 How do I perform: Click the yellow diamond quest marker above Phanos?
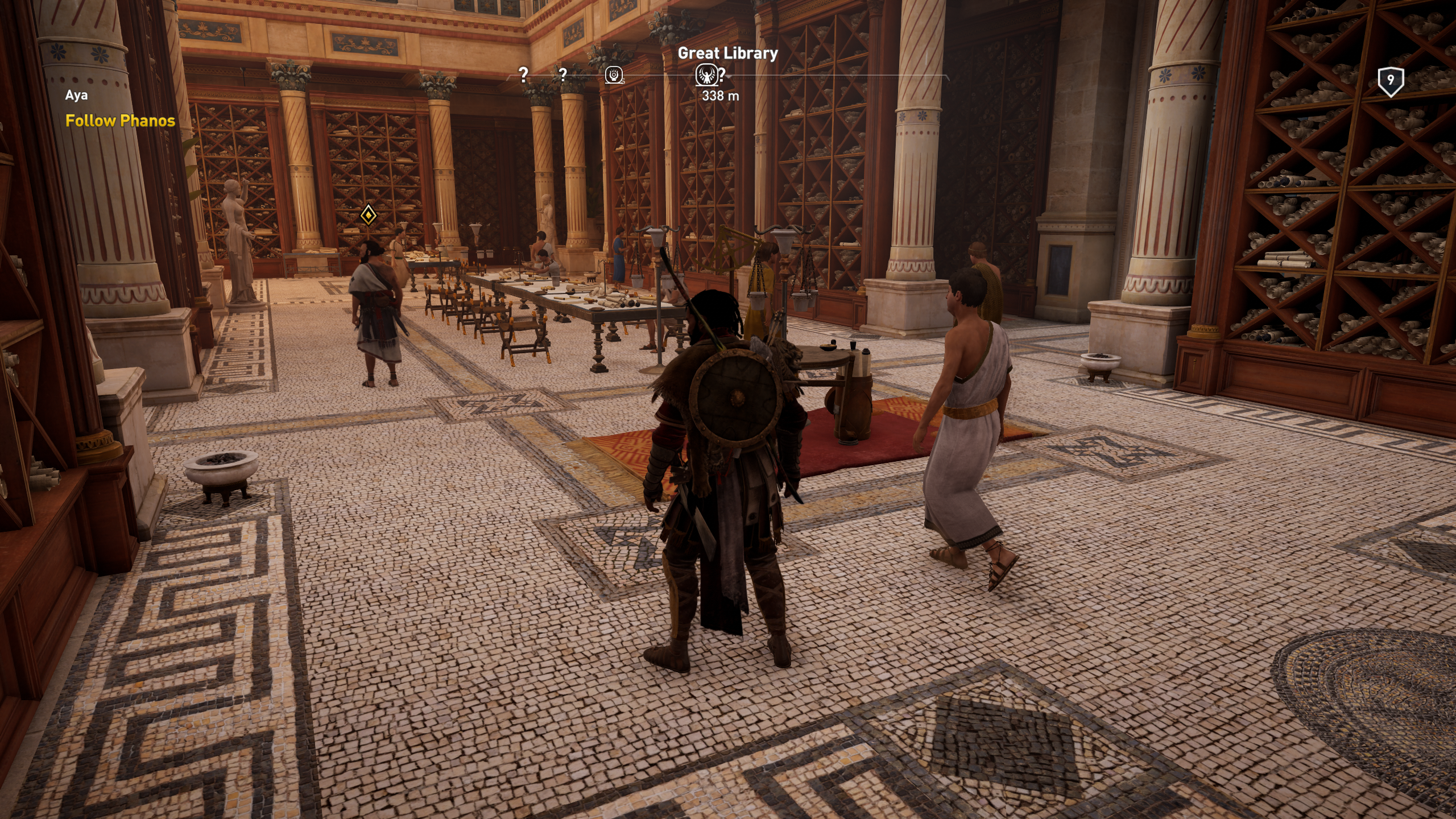tap(369, 215)
